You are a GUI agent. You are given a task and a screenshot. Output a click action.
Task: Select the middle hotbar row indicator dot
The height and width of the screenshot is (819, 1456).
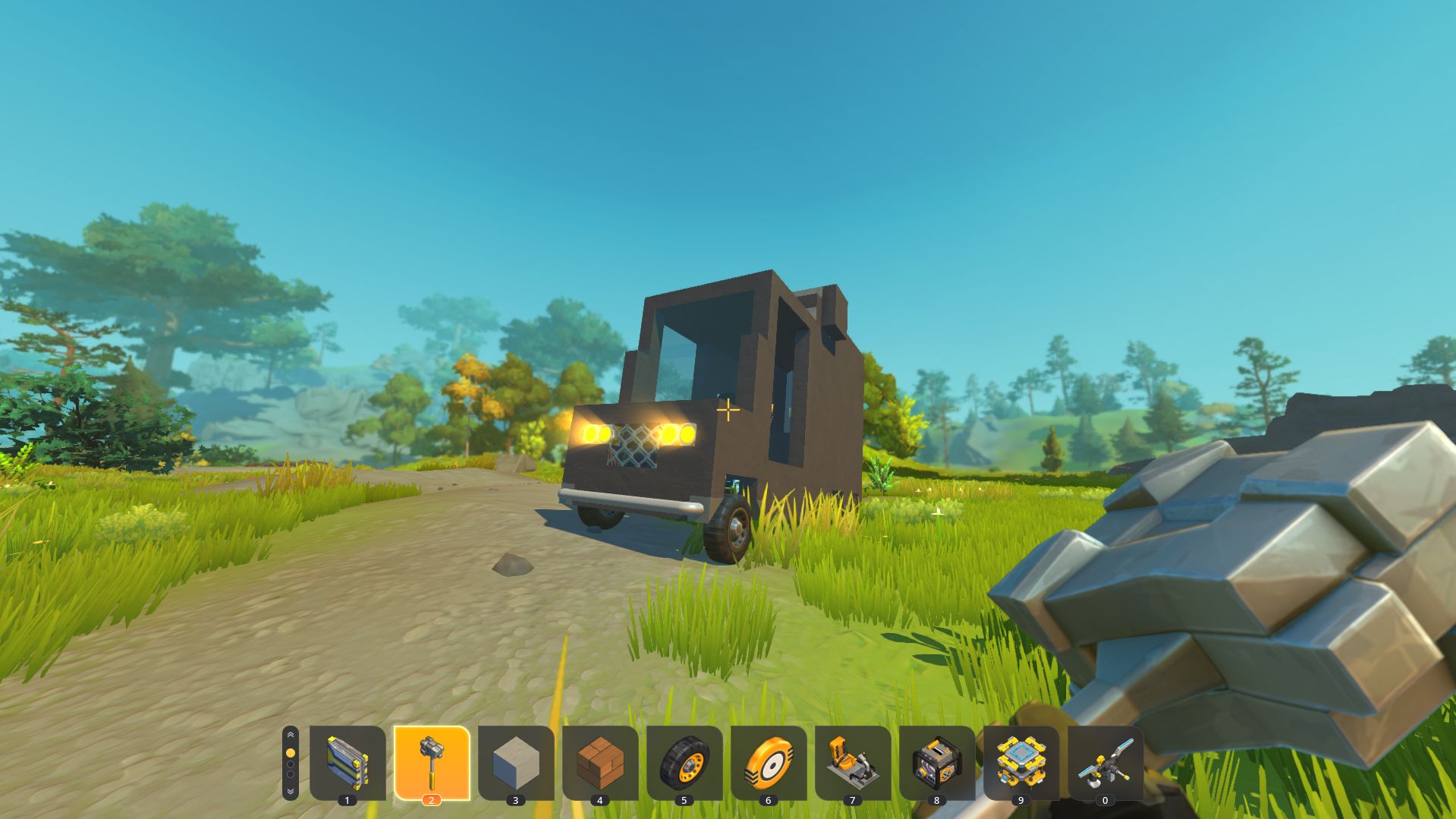click(291, 765)
